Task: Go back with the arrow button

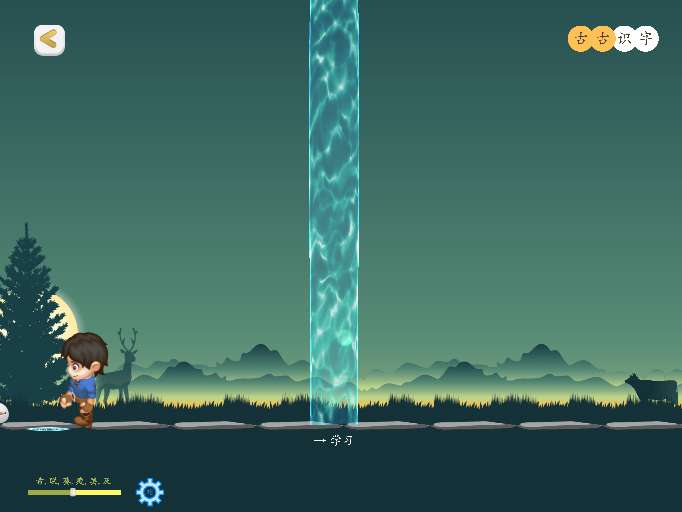Action: pos(49,40)
